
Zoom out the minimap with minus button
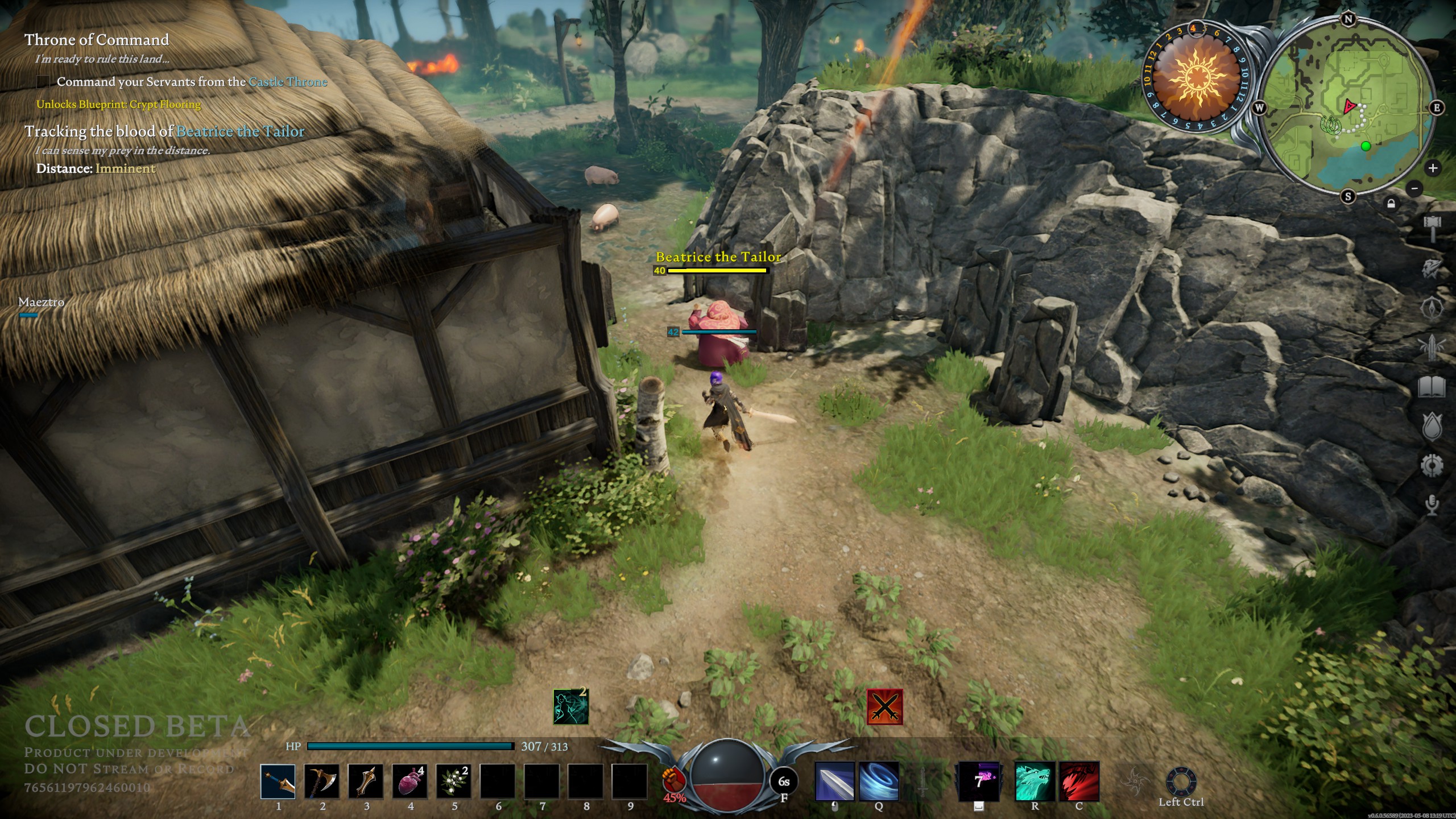1414,188
